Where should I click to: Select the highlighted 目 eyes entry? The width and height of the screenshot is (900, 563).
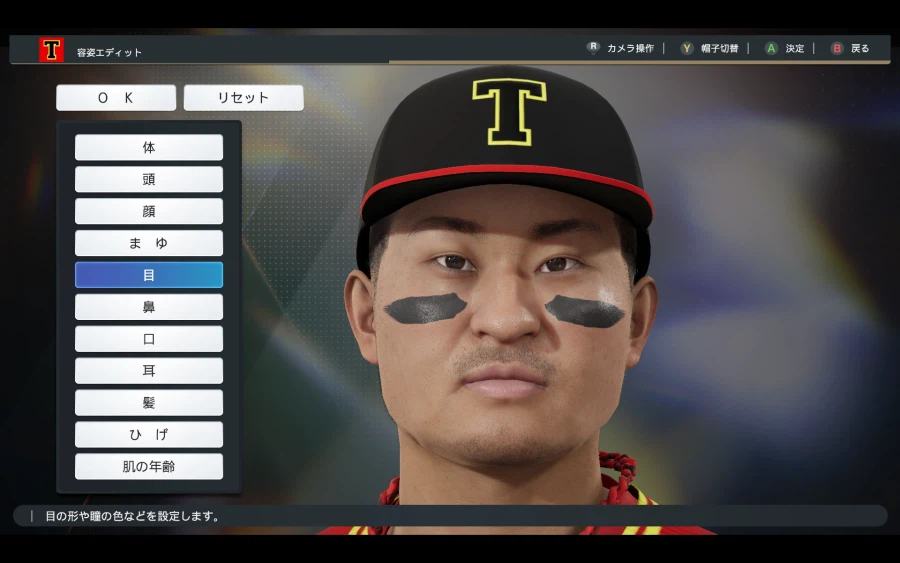coord(149,275)
